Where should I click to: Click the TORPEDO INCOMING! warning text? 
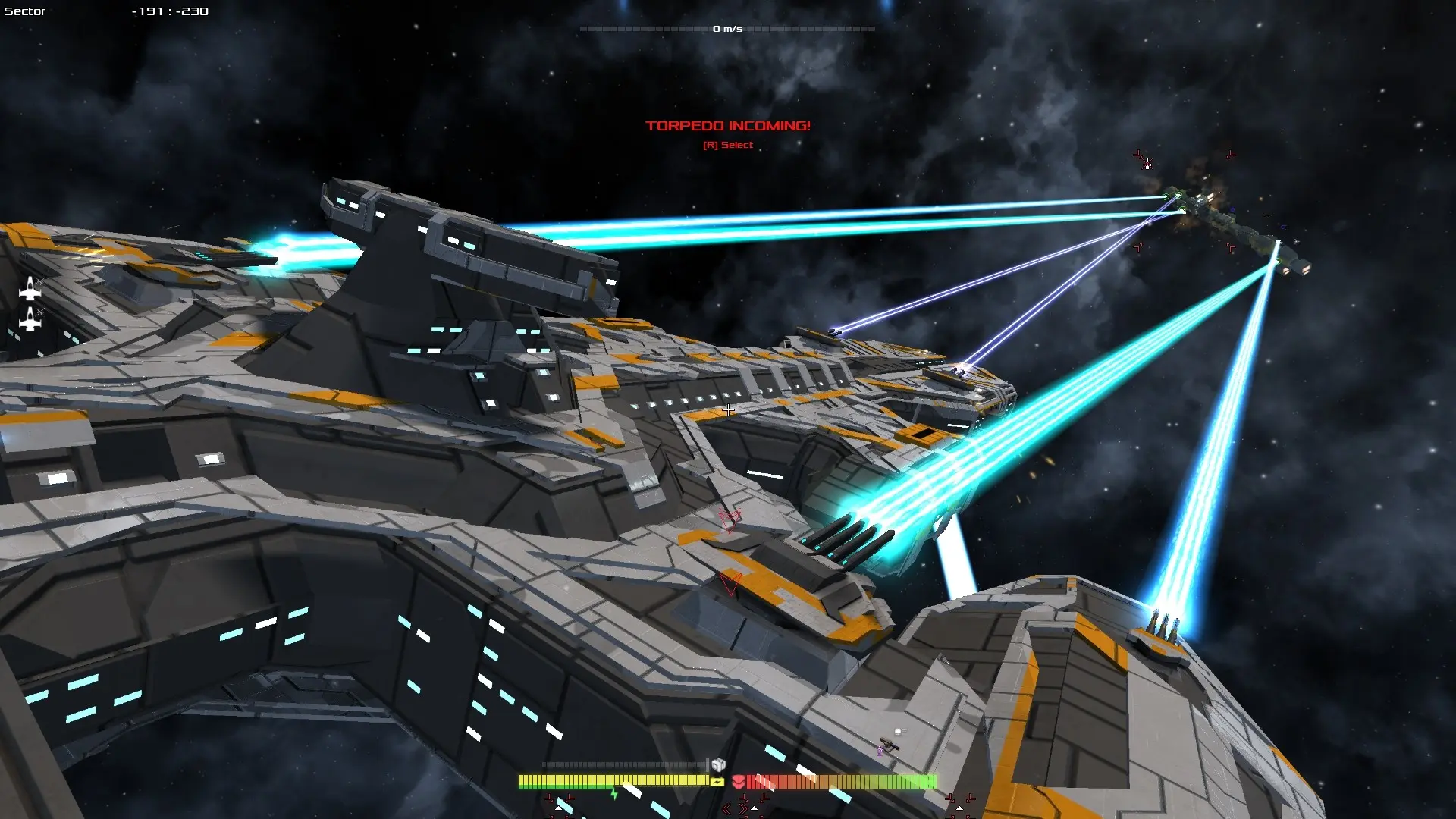point(727,126)
